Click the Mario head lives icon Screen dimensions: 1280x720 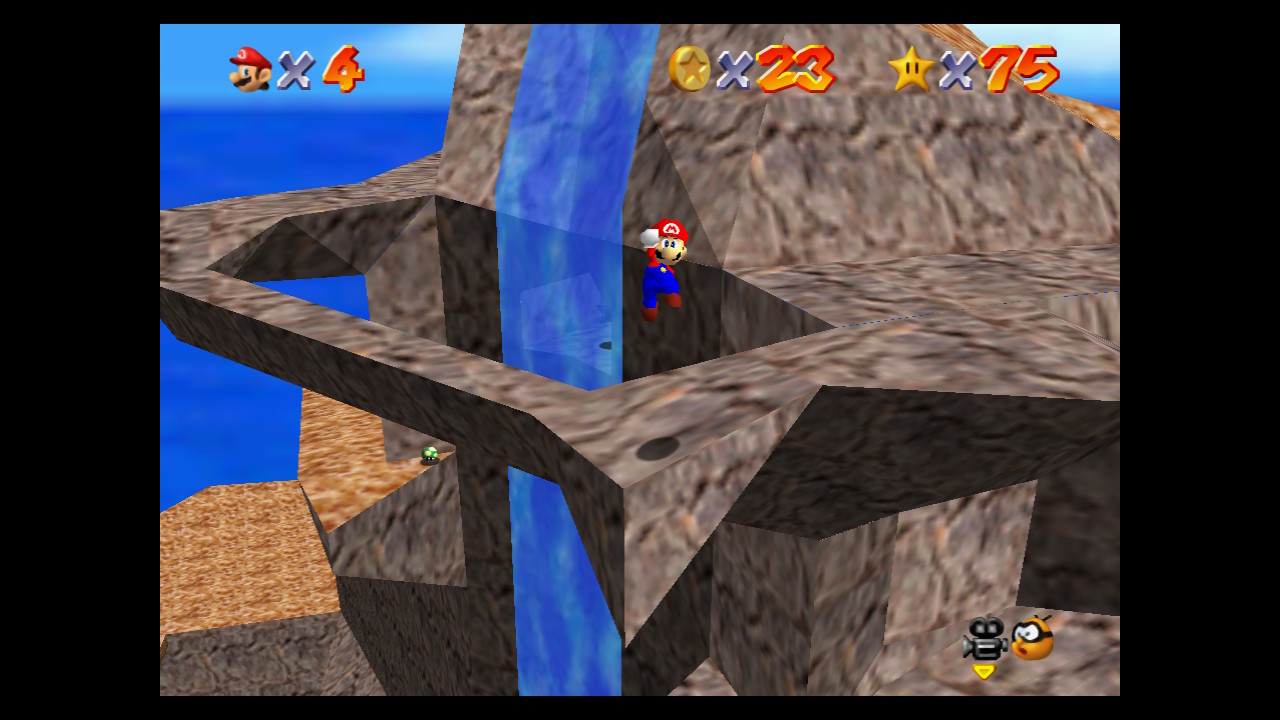pyautogui.click(x=248, y=70)
